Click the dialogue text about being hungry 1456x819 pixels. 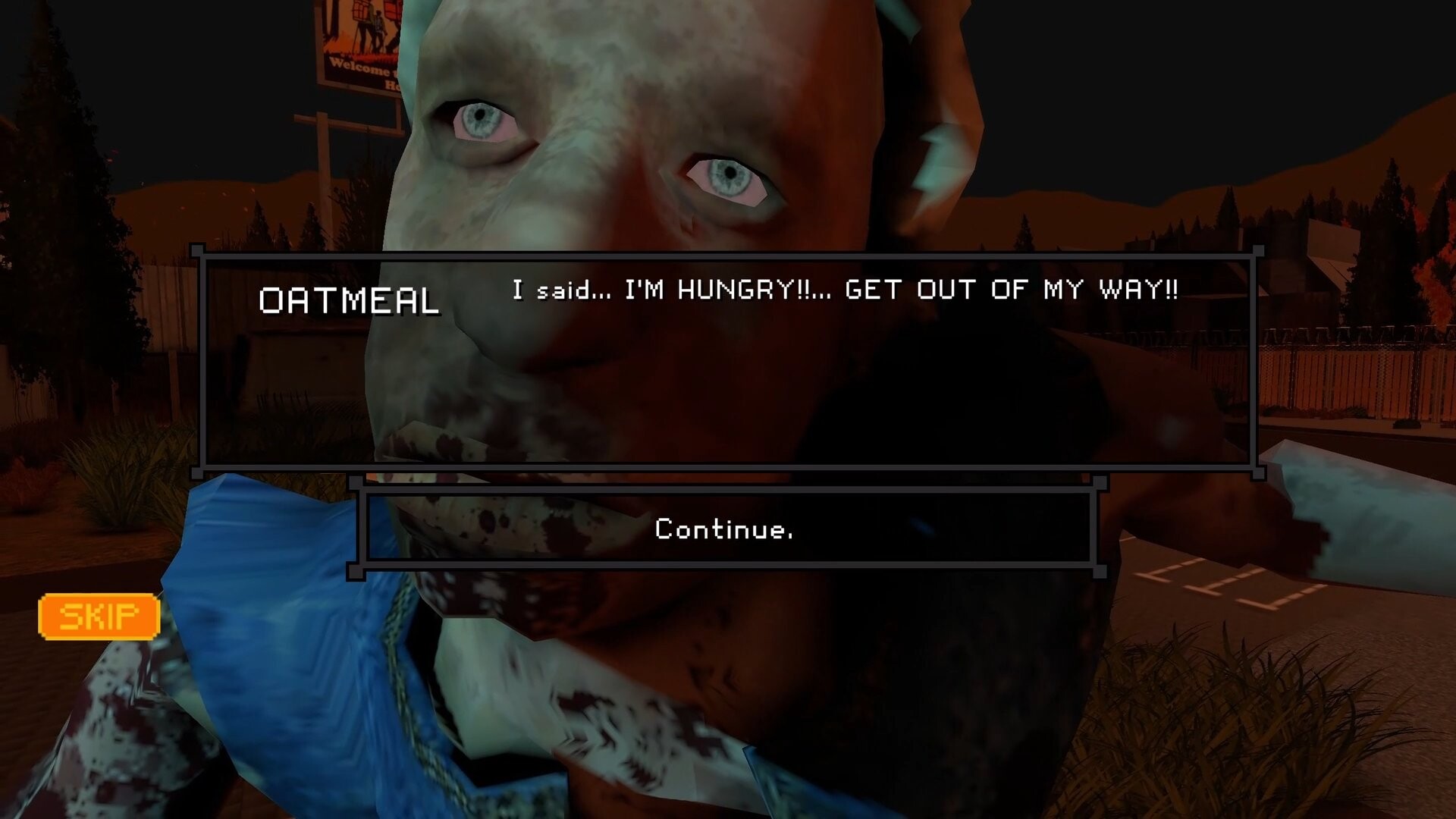click(844, 290)
